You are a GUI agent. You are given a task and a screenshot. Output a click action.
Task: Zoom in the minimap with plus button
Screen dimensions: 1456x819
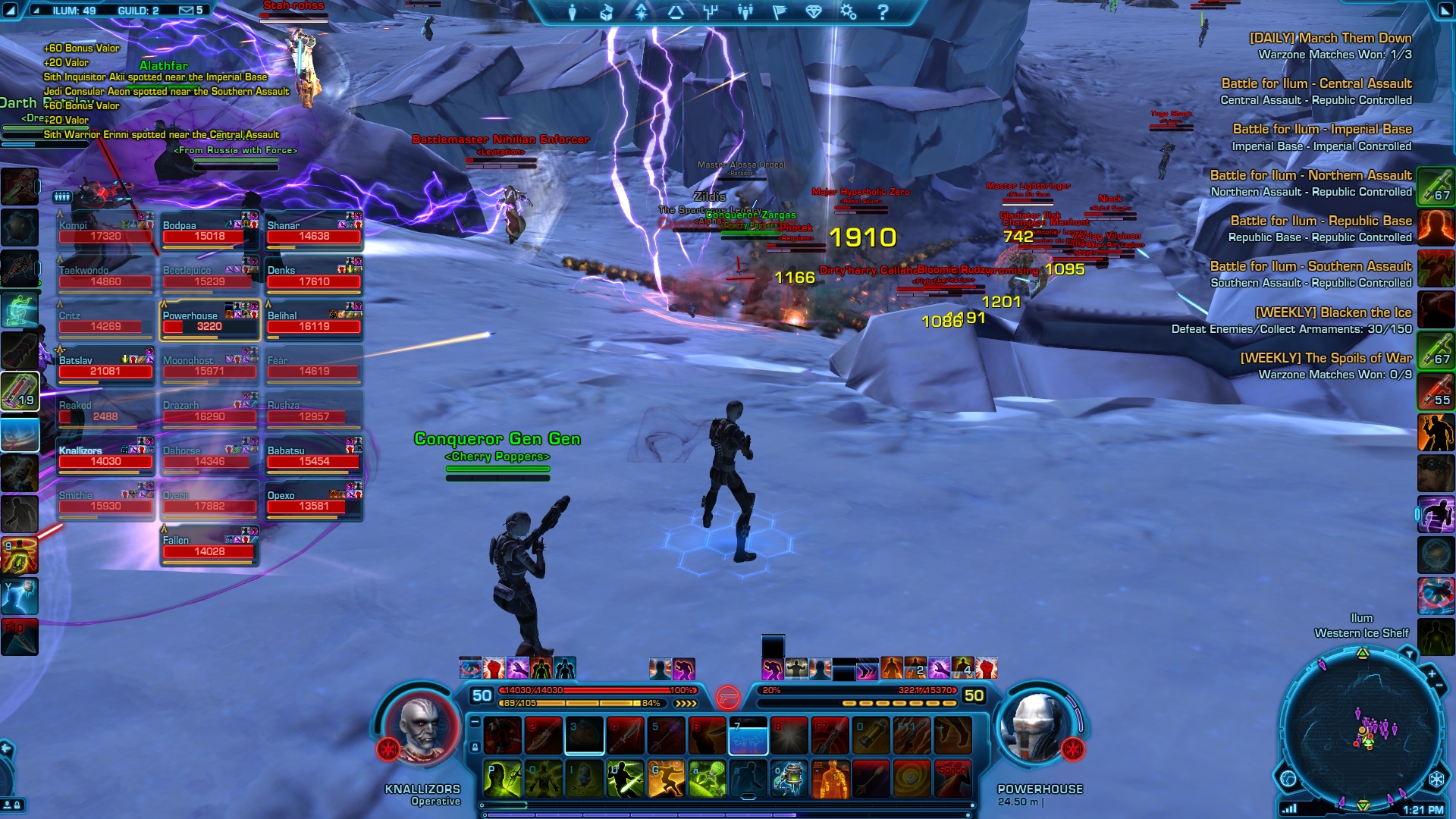point(1432,673)
